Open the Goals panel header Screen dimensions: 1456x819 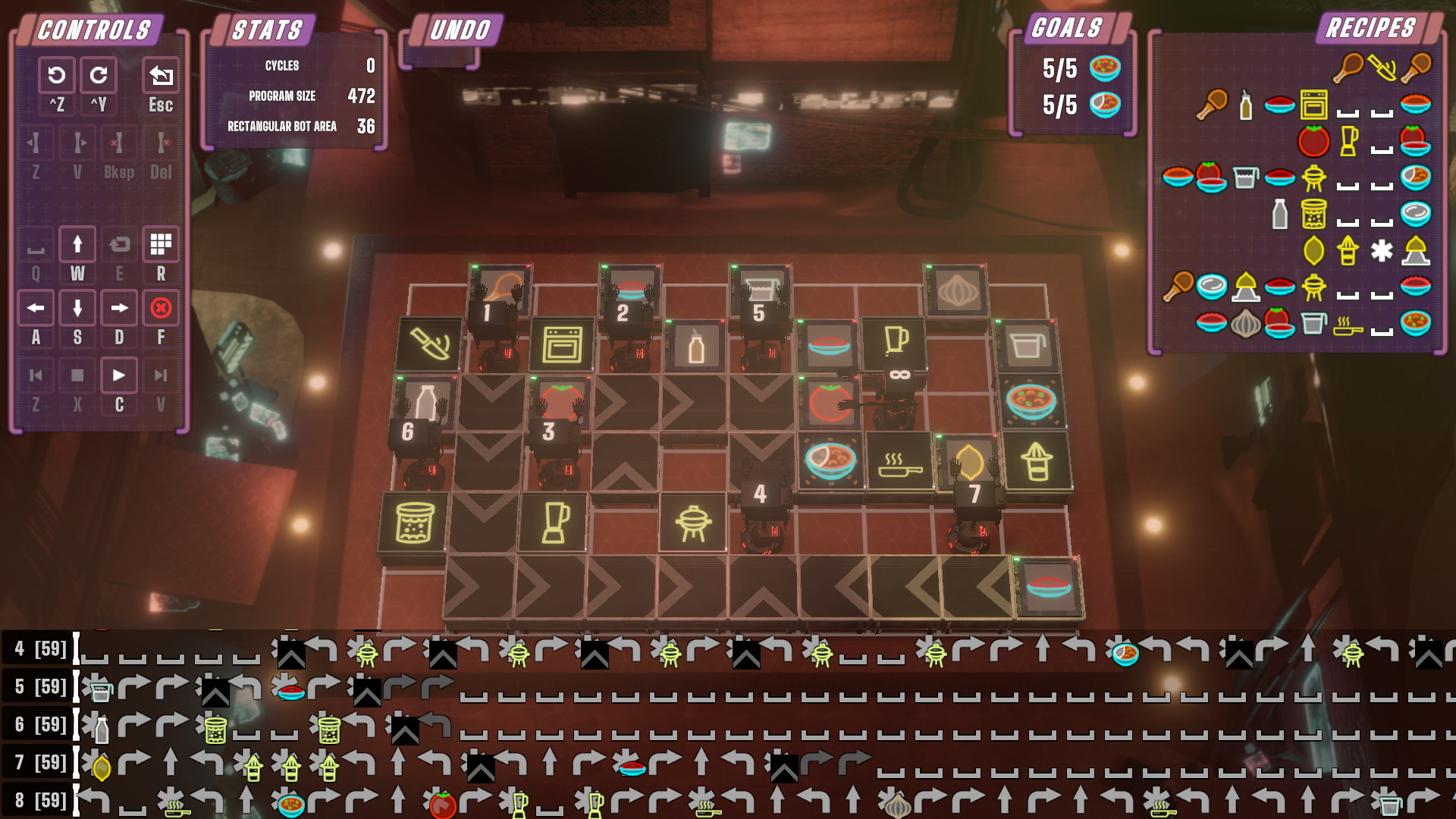[1067, 28]
